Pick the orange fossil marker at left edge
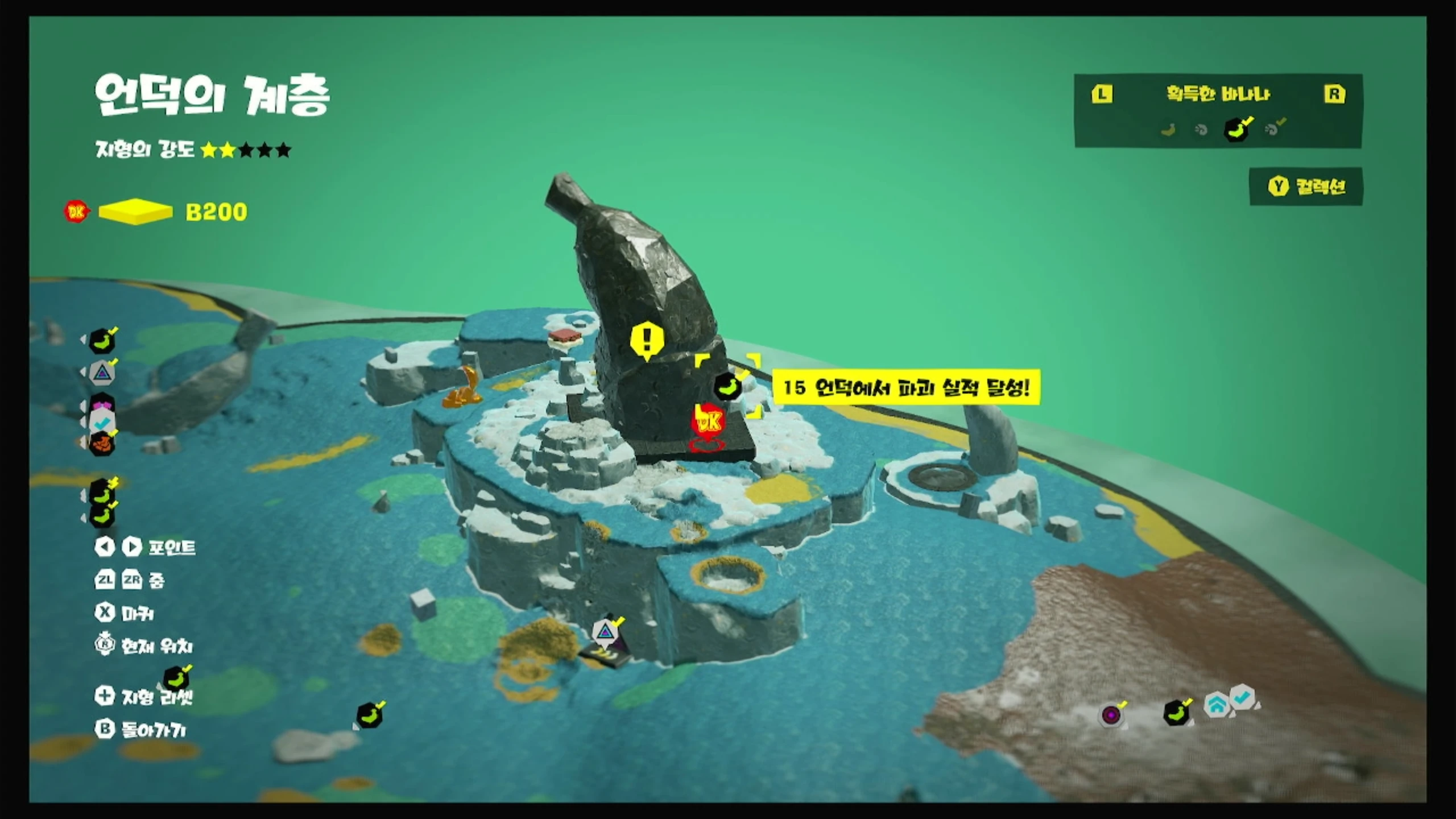This screenshot has width=1456, height=819. pos(102,443)
